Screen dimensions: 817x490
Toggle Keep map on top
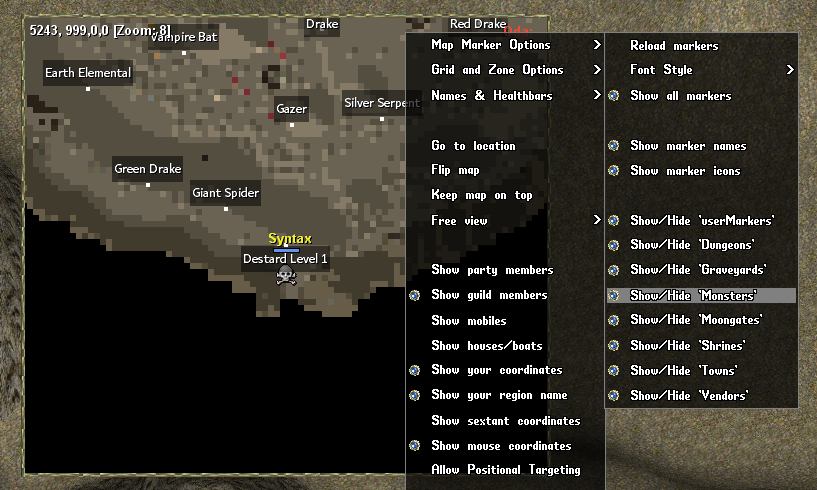click(x=481, y=195)
